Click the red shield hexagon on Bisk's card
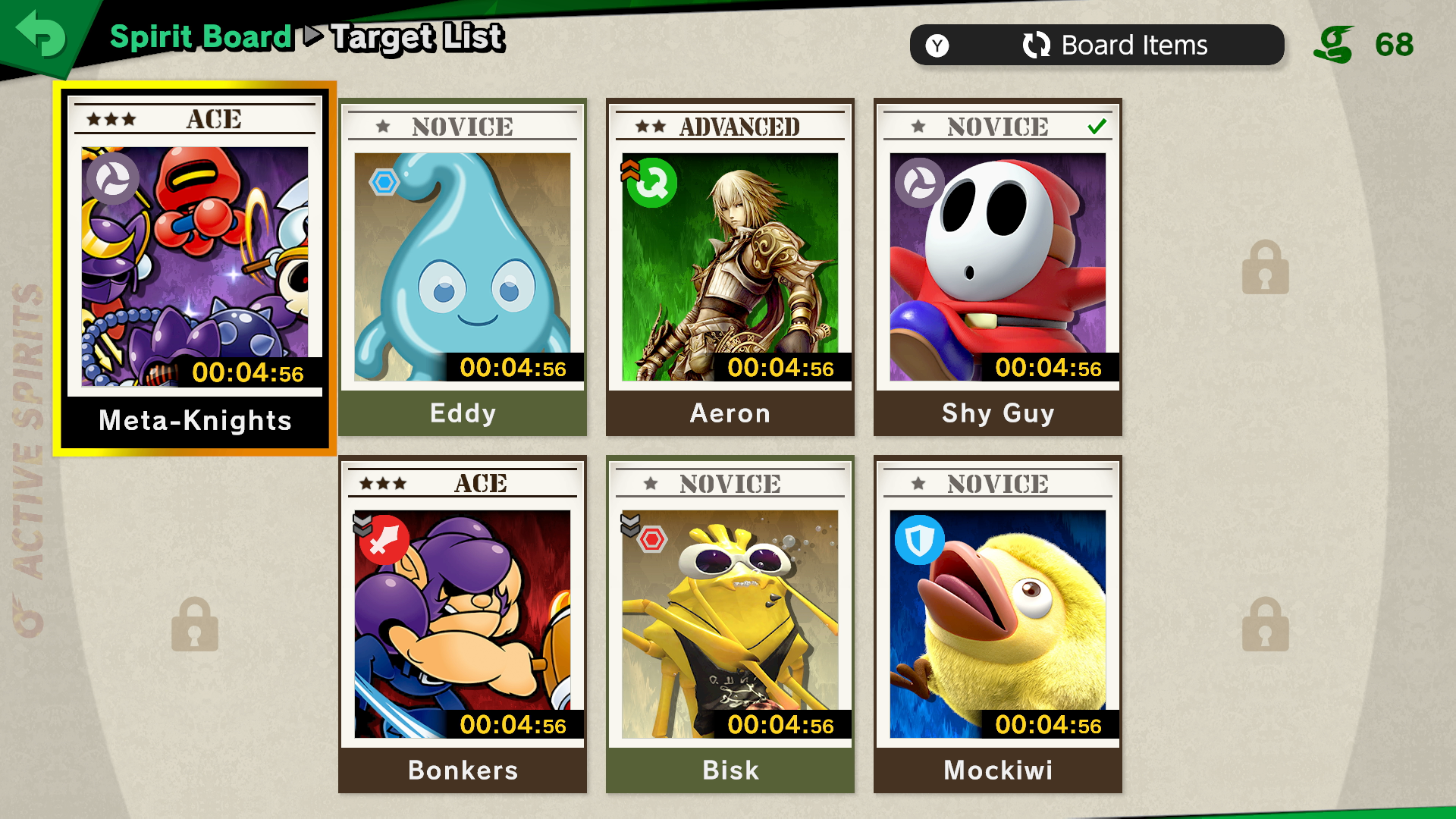This screenshot has width=1456, height=819. (x=652, y=540)
